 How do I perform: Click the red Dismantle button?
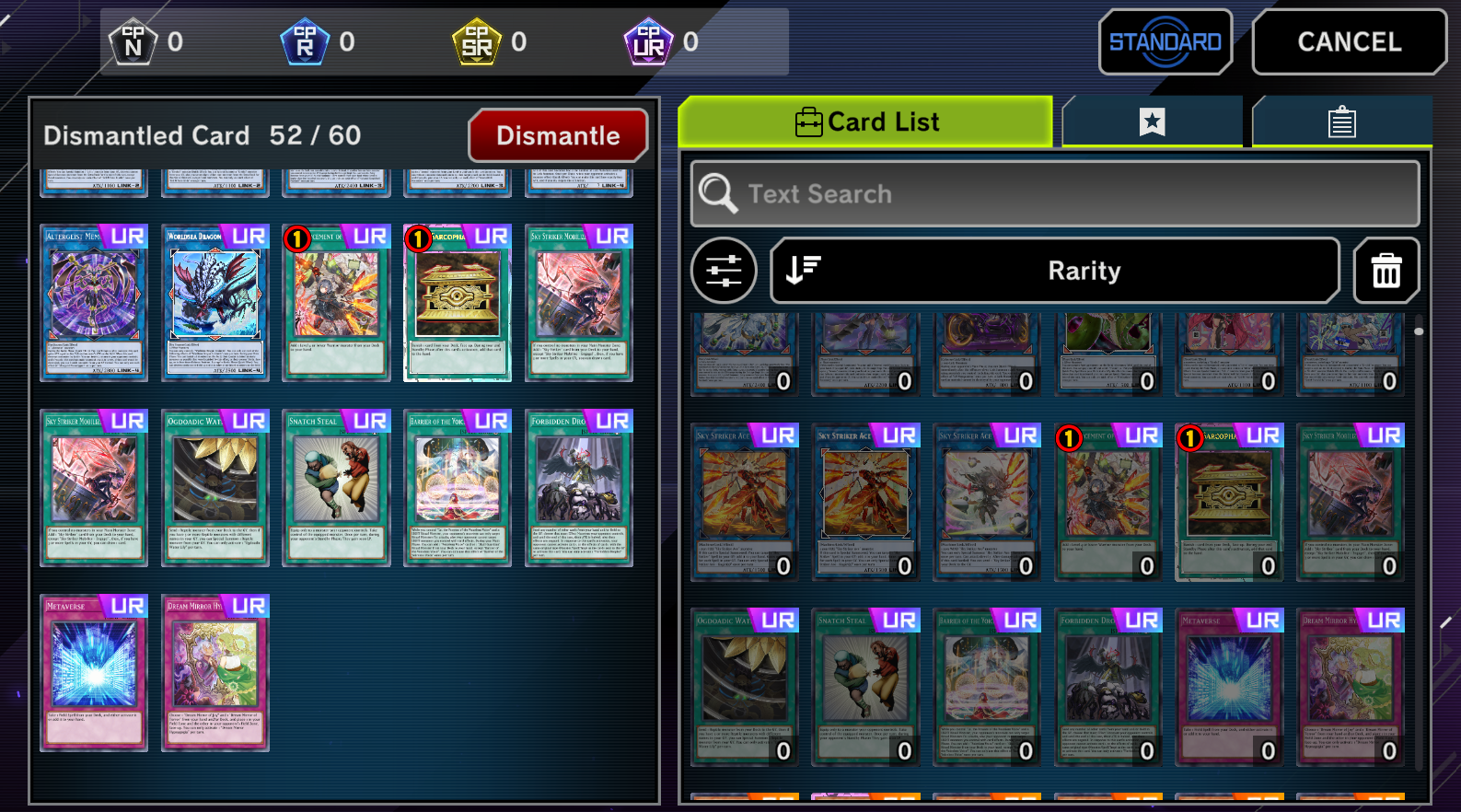(558, 136)
